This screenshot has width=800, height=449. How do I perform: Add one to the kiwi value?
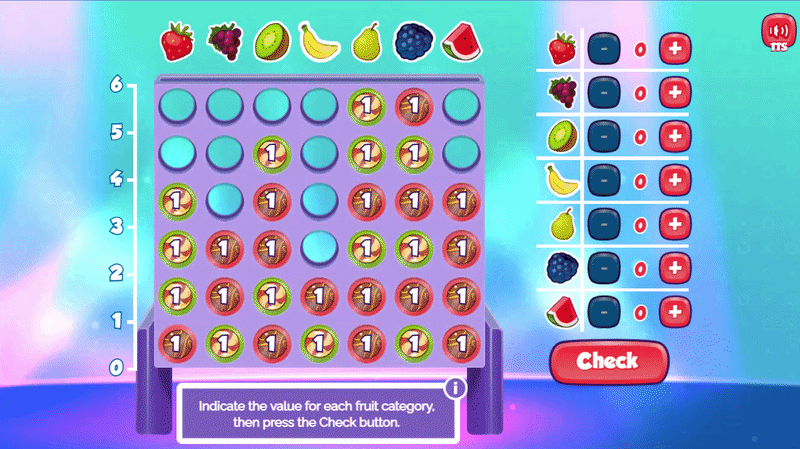click(x=676, y=137)
